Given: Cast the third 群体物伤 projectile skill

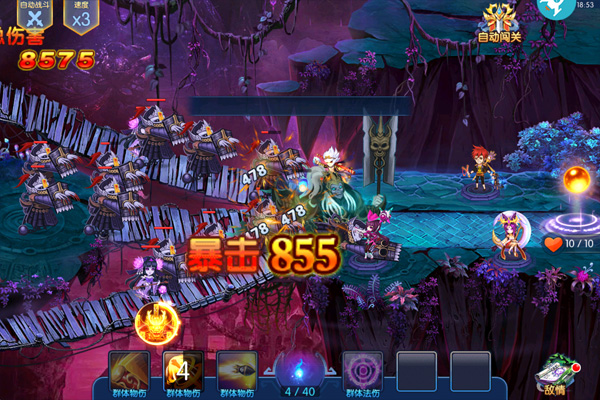Looking at the screenshot, I should (237, 370).
